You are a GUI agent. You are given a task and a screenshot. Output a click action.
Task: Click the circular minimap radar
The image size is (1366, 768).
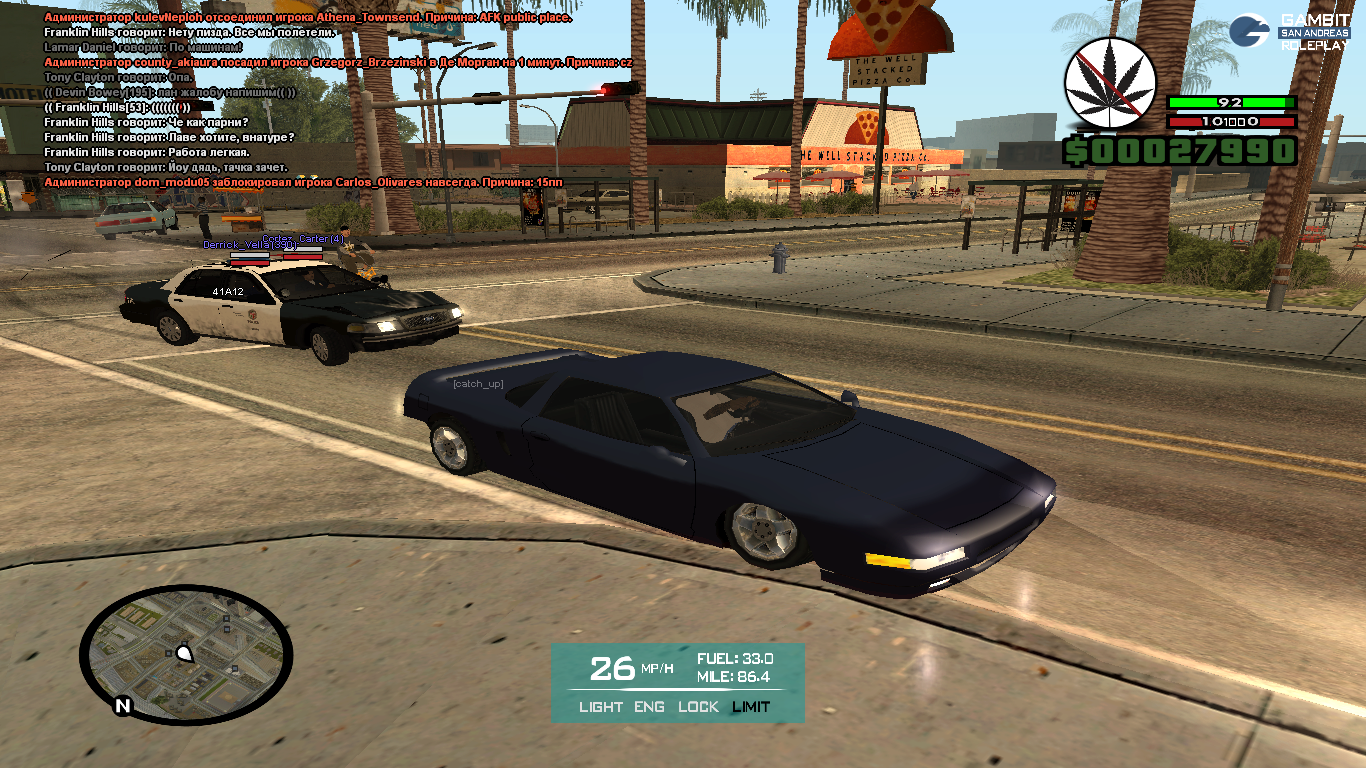click(186, 655)
